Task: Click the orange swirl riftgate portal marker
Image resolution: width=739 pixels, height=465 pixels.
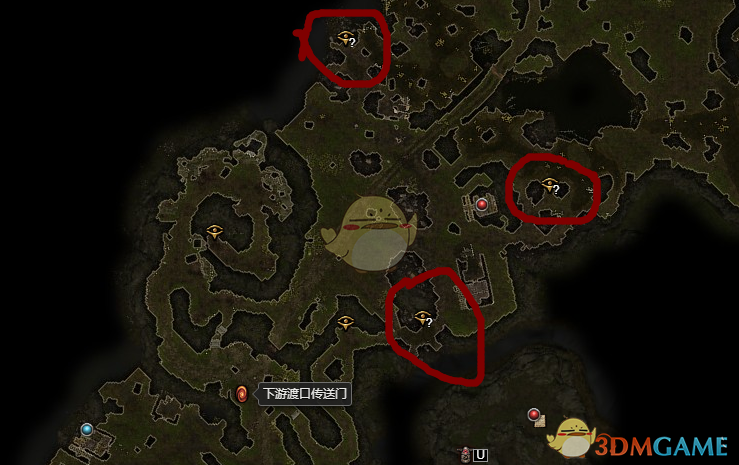Action: tap(241, 393)
